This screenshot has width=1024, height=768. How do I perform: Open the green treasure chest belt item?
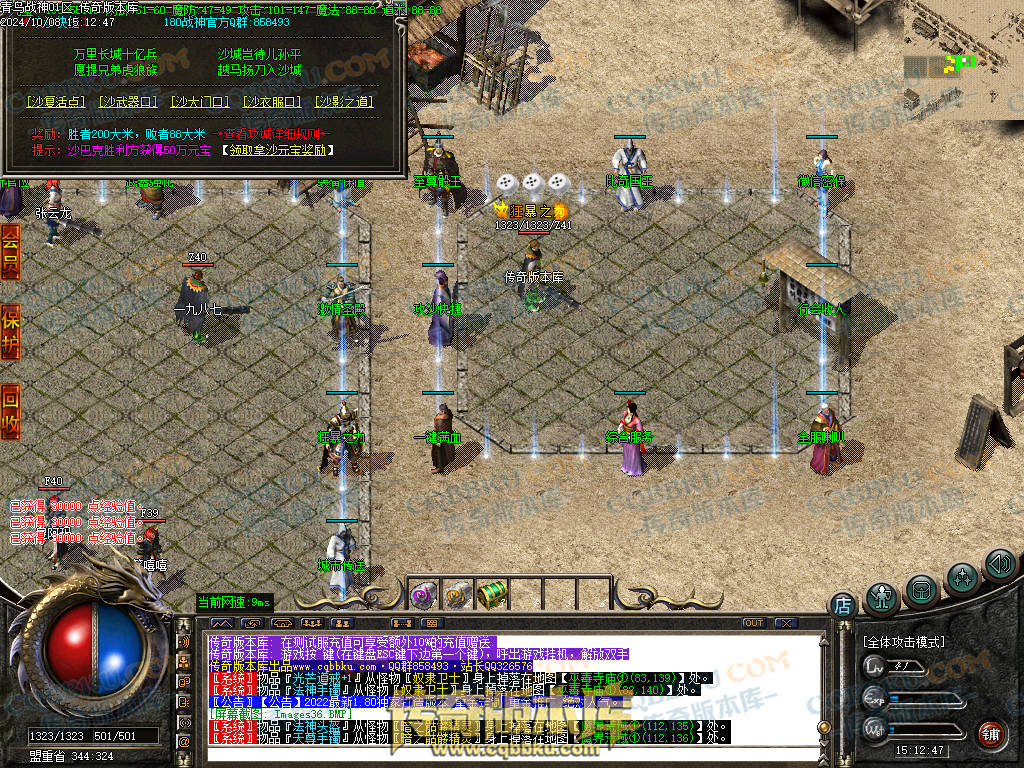(491, 595)
